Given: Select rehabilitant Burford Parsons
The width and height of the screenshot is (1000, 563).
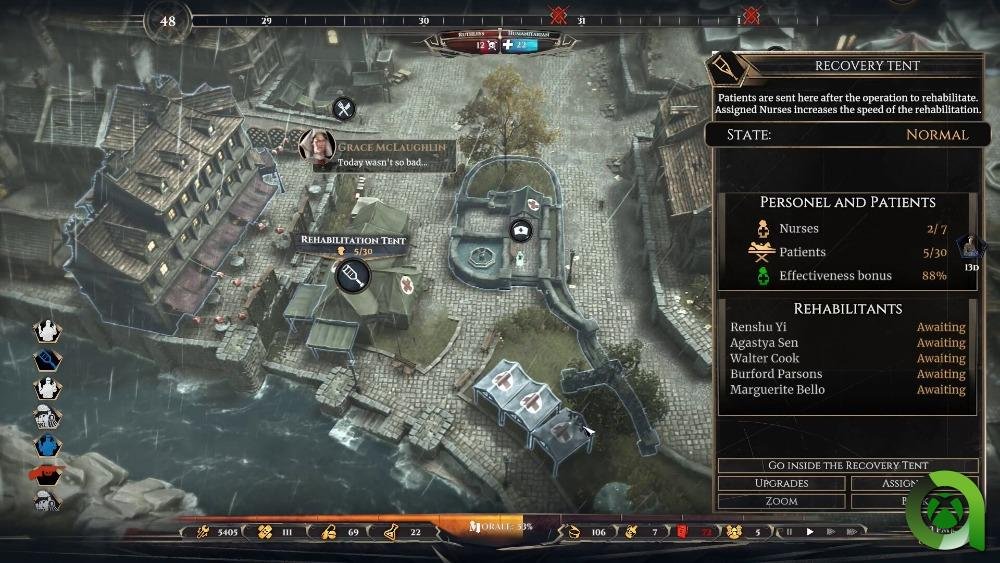Looking at the screenshot, I should tap(775, 374).
